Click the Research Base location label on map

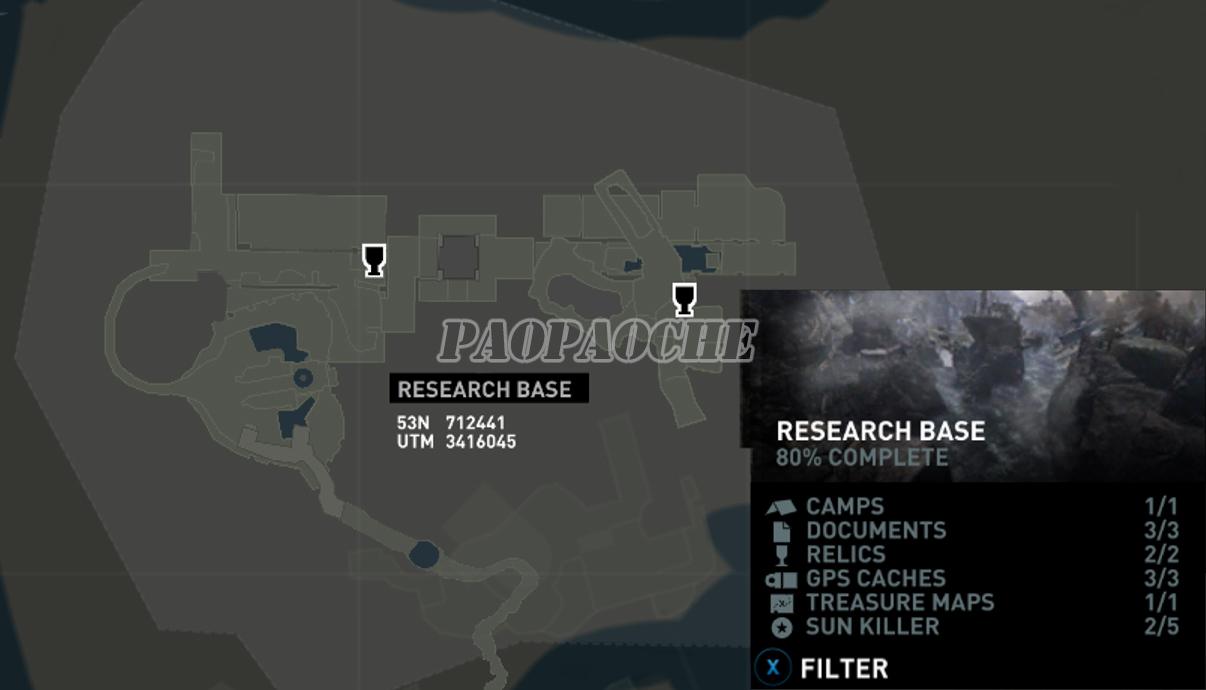pos(485,389)
